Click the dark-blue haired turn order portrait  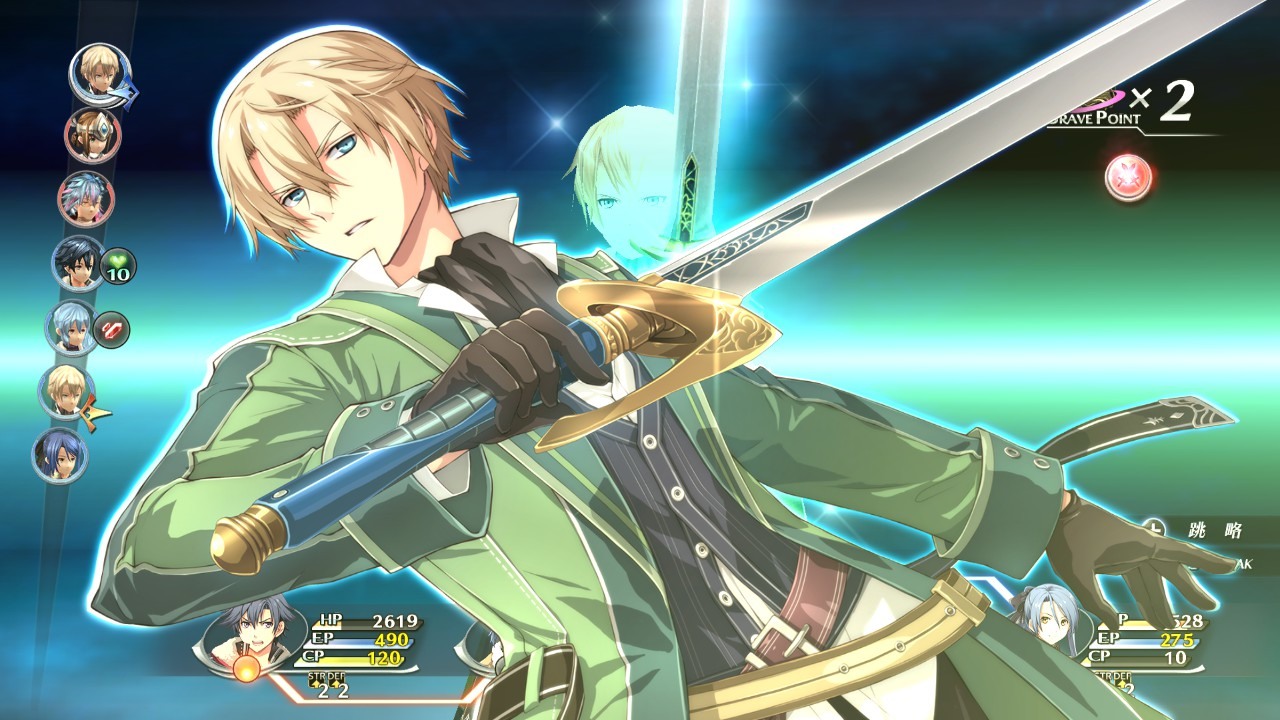click(x=60, y=455)
